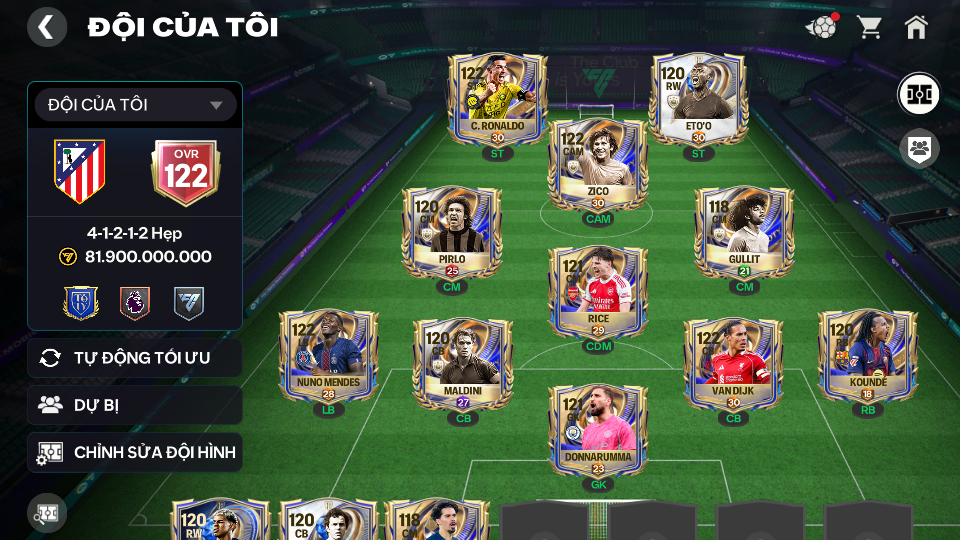The width and height of the screenshot is (960, 540).
Task: Open the ĐỘI CỦA TÔI dropdown
Action: tap(135, 105)
